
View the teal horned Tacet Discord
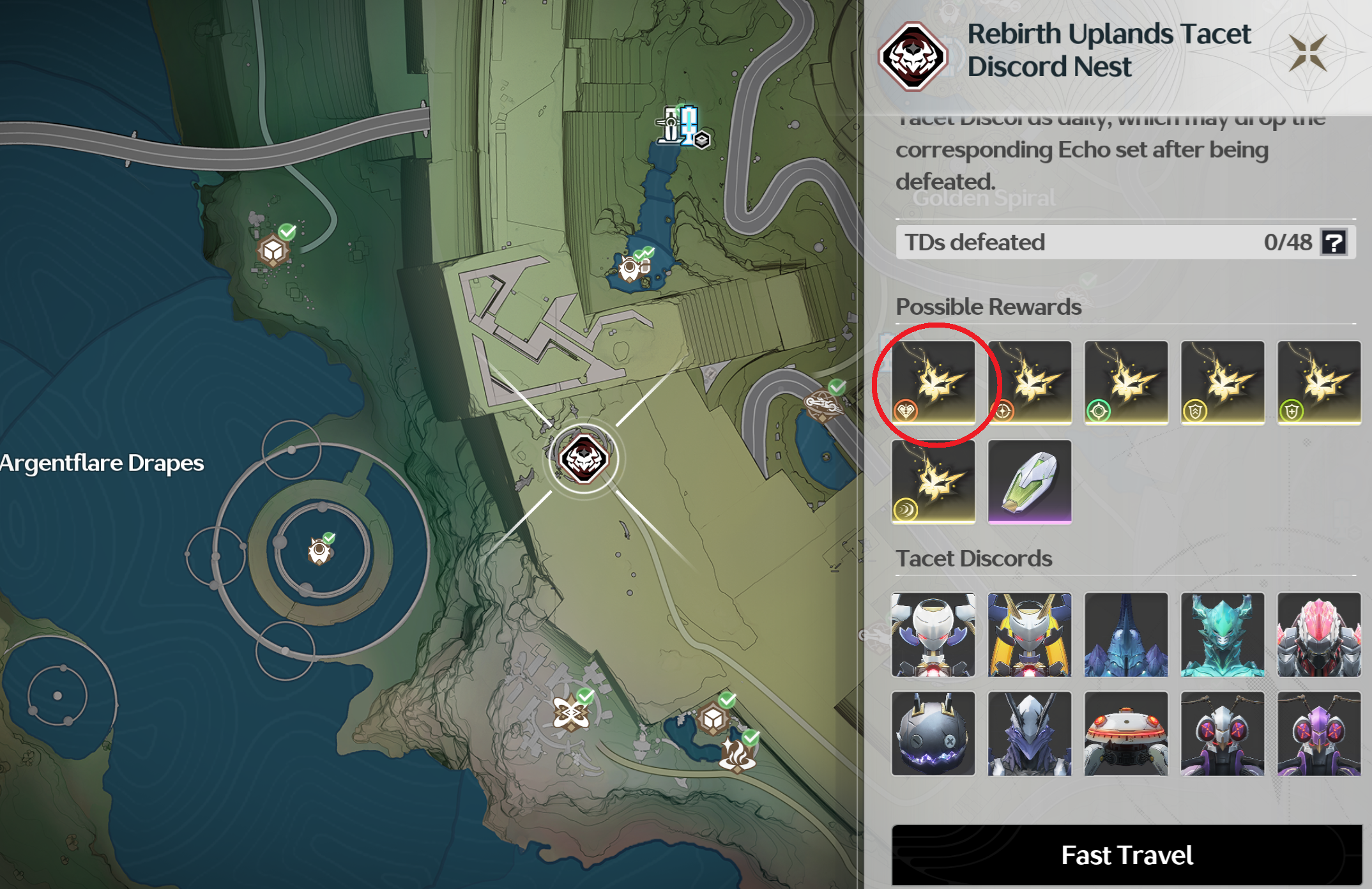(1223, 634)
